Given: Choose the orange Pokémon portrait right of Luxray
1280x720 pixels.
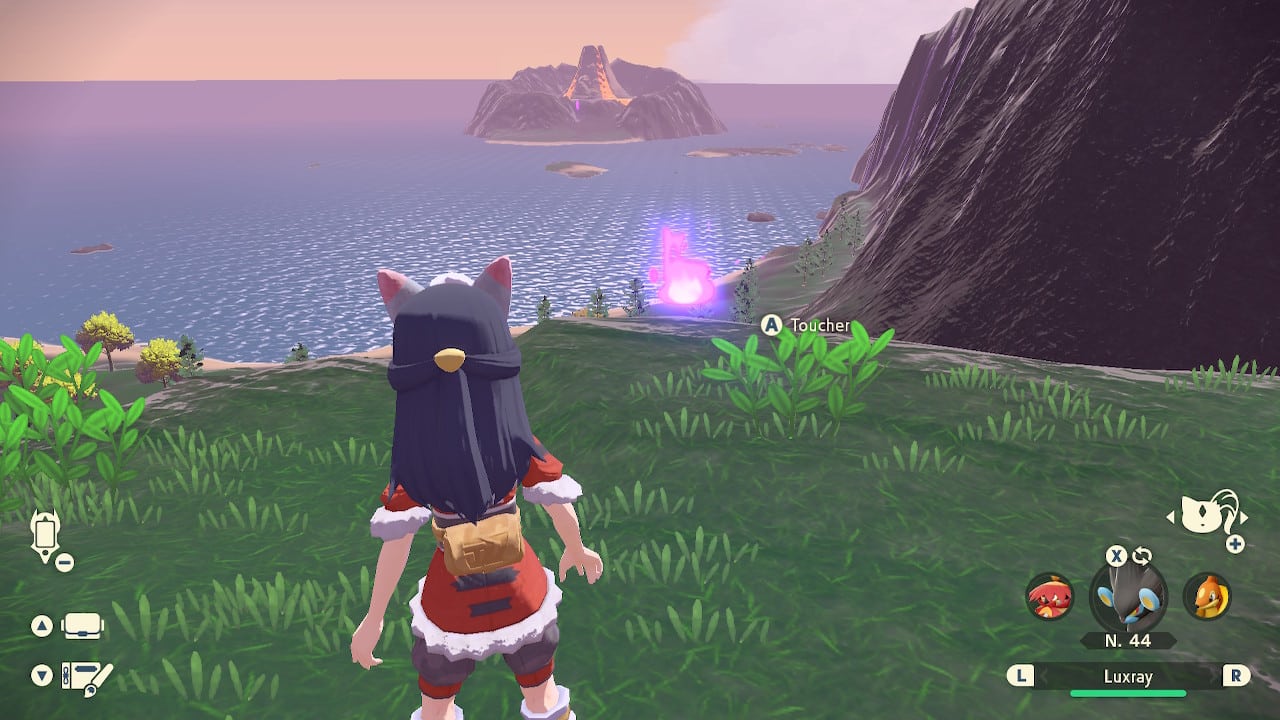Looking at the screenshot, I should (1206, 597).
